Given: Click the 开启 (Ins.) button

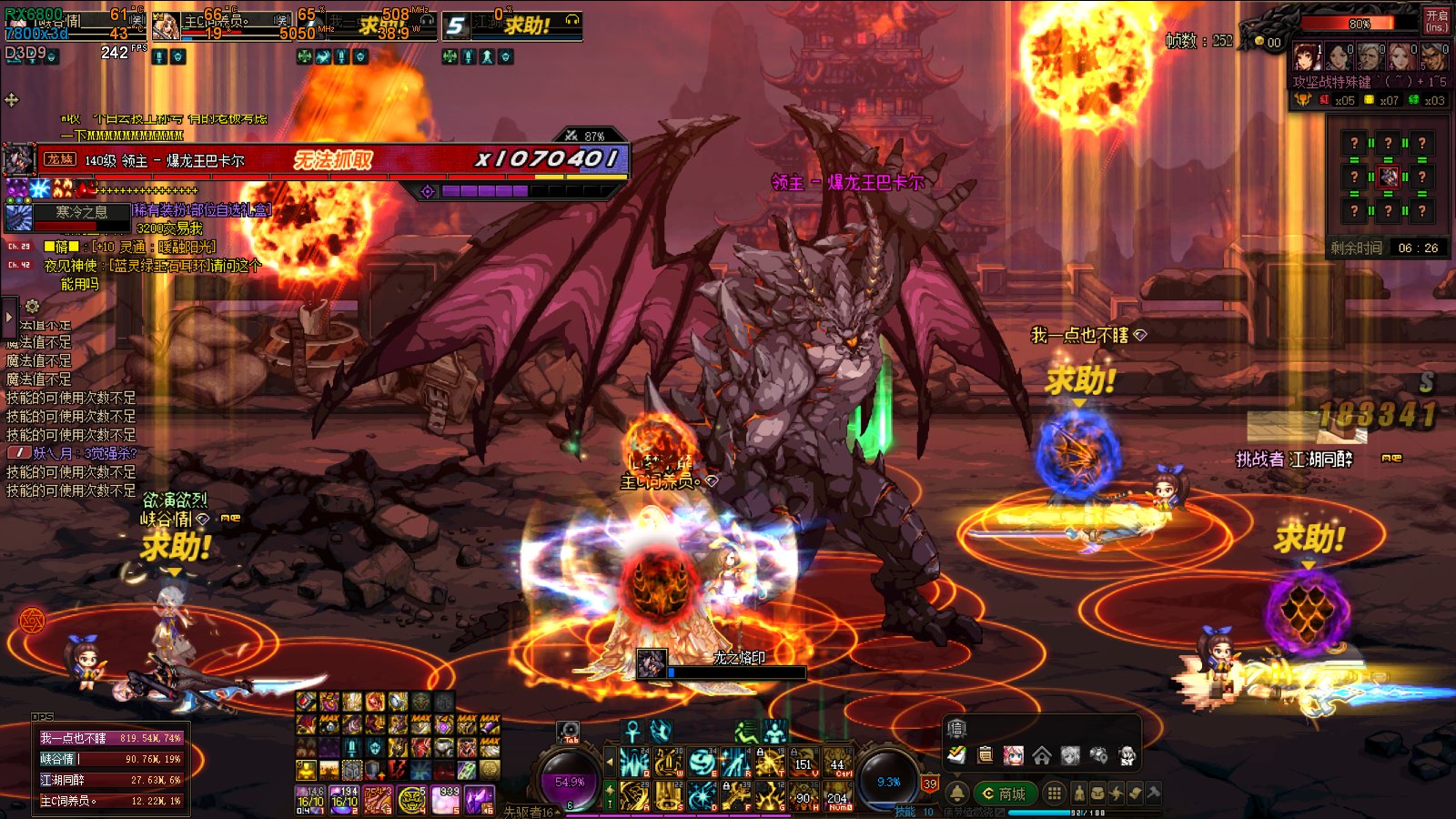Looking at the screenshot, I should pyautogui.click(x=1436, y=20).
